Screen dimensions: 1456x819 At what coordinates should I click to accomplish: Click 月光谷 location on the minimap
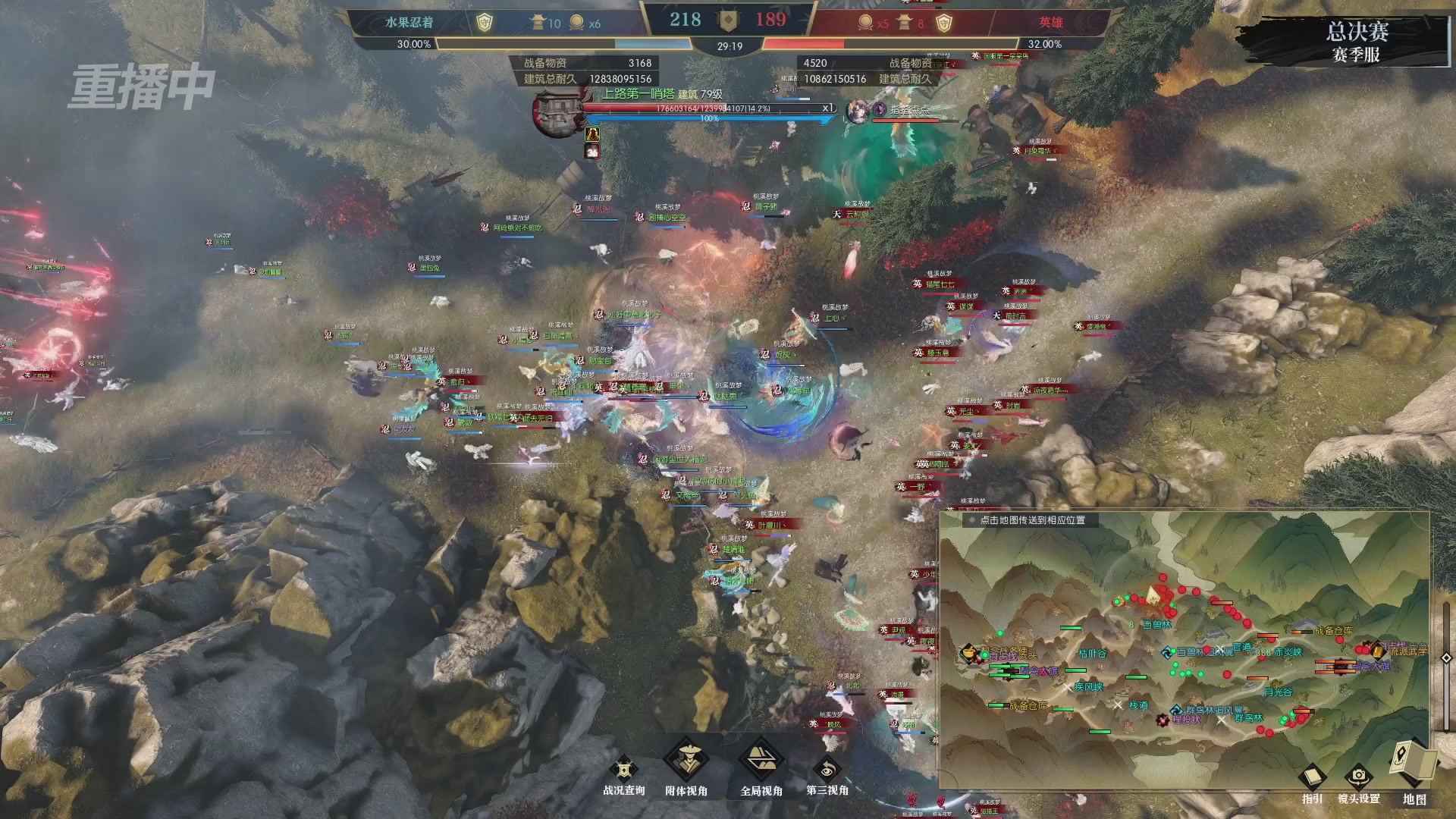pos(1278,692)
